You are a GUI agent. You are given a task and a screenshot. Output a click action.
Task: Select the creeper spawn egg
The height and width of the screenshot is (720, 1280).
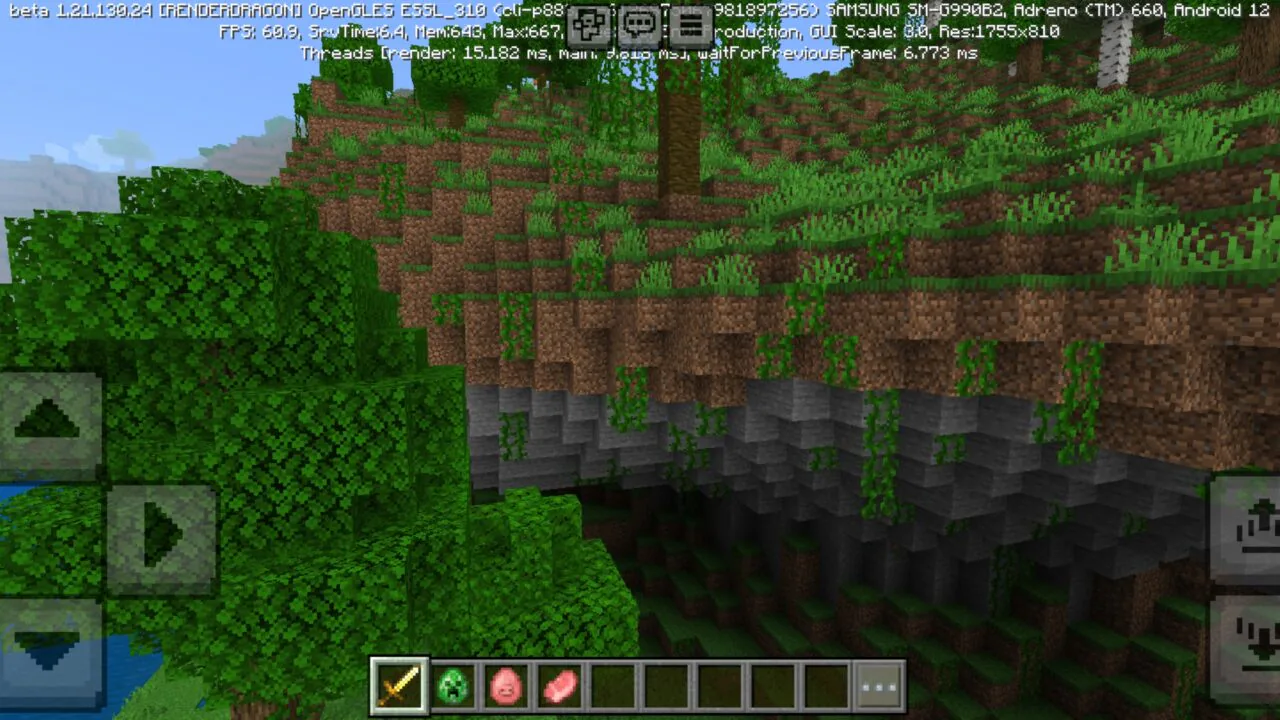click(453, 684)
